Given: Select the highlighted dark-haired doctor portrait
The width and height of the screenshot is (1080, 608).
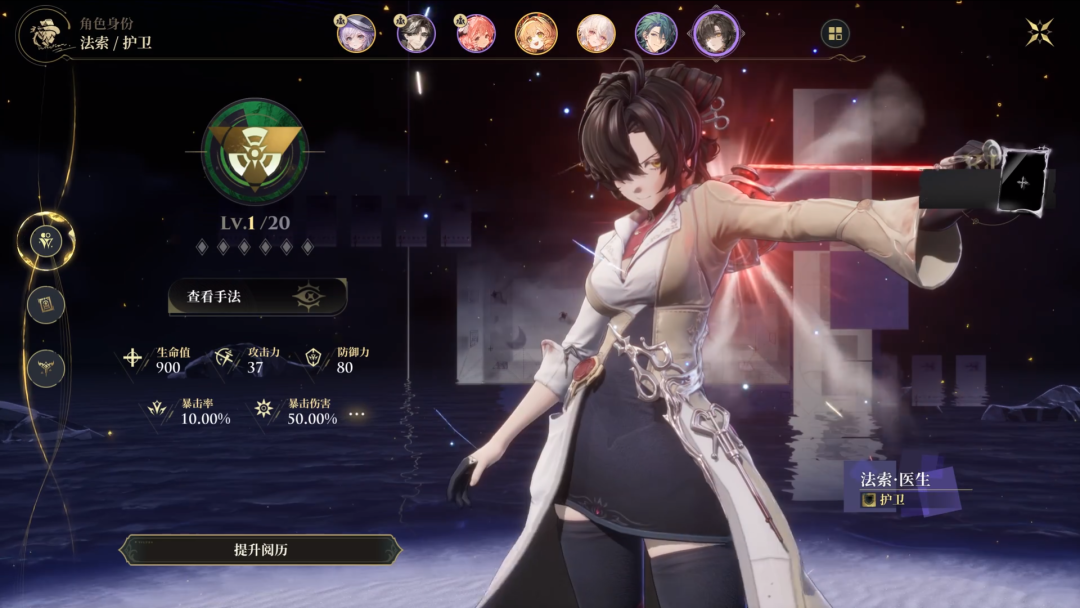Looking at the screenshot, I should [716, 33].
